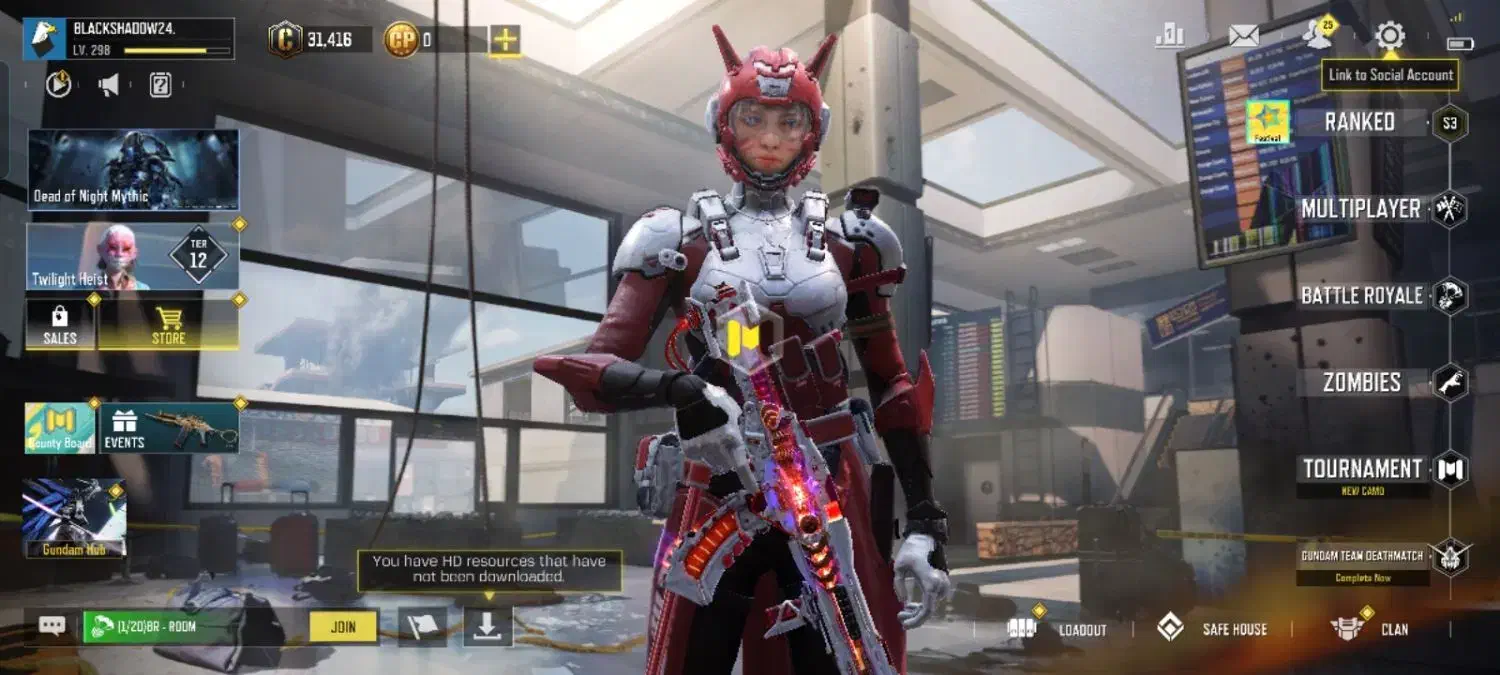Viewport: 1500px width, 675px height.
Task: Download the HD resources
Action: click(487, 627)
